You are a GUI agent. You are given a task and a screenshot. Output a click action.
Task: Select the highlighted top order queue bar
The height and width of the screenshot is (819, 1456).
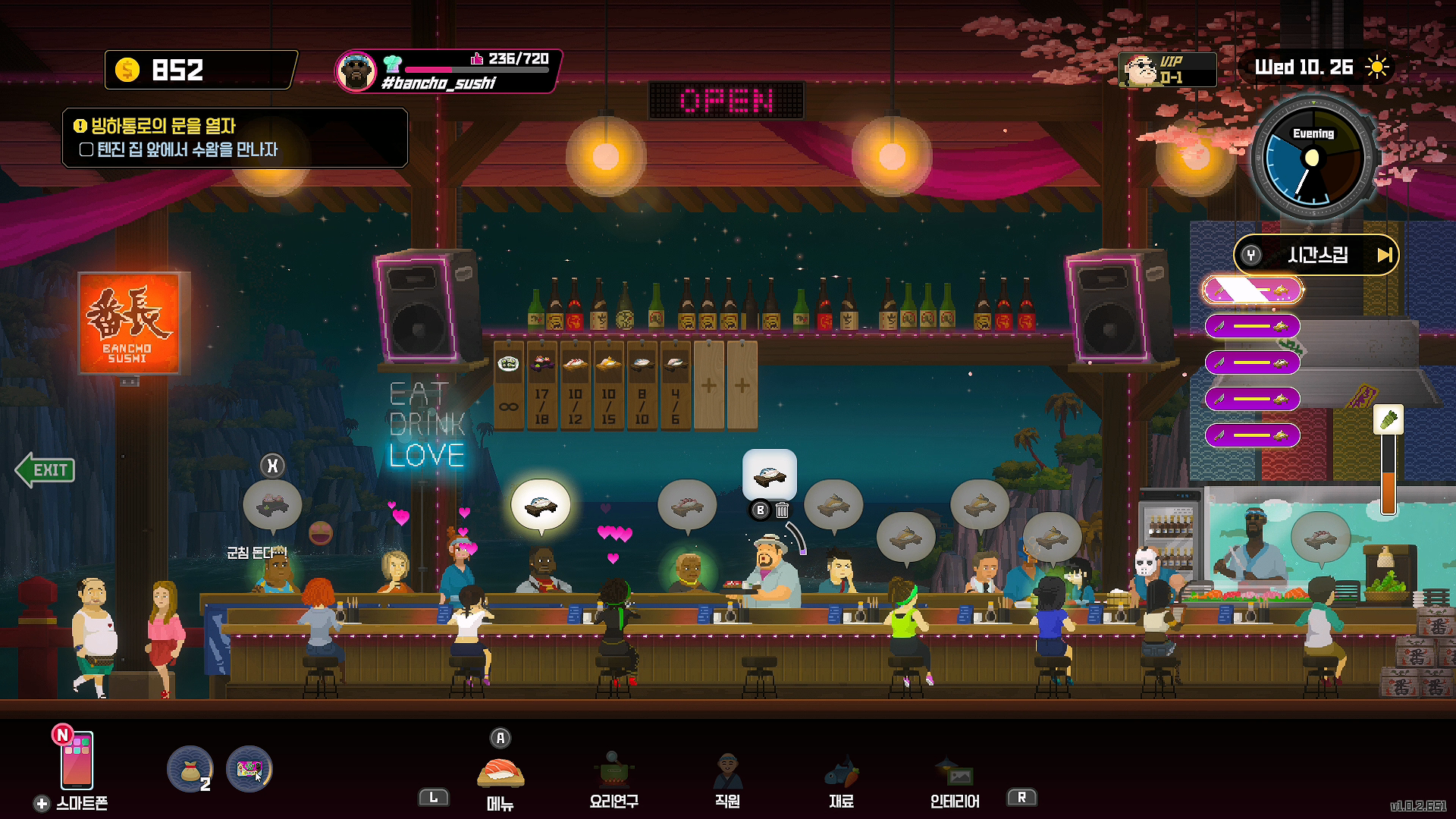[x=1252, y=290]
